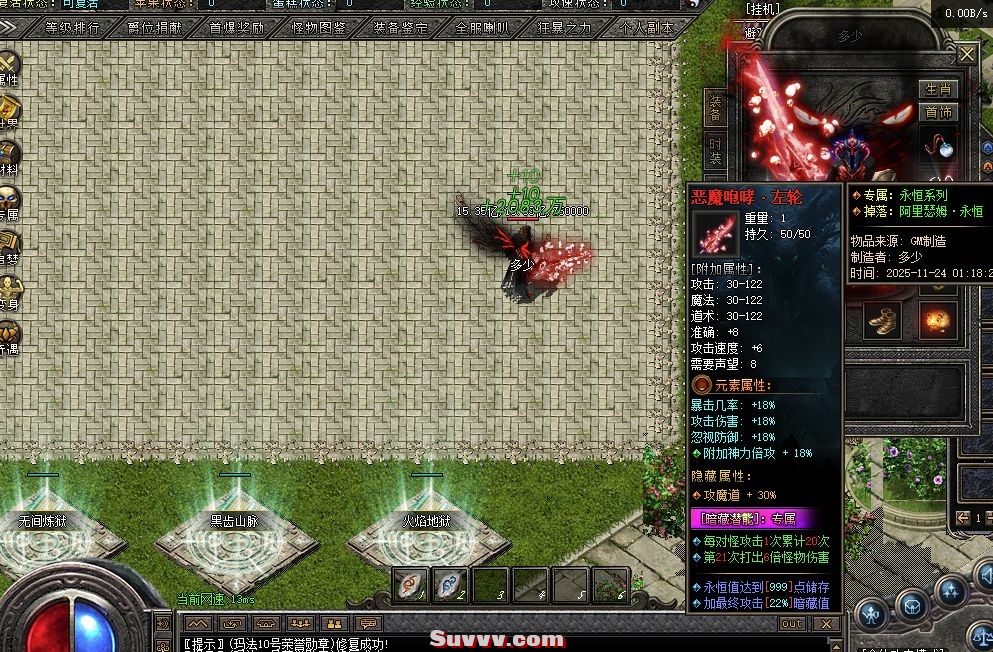Switch to the 生肖 zodiac page

click(x=939, y=90)
